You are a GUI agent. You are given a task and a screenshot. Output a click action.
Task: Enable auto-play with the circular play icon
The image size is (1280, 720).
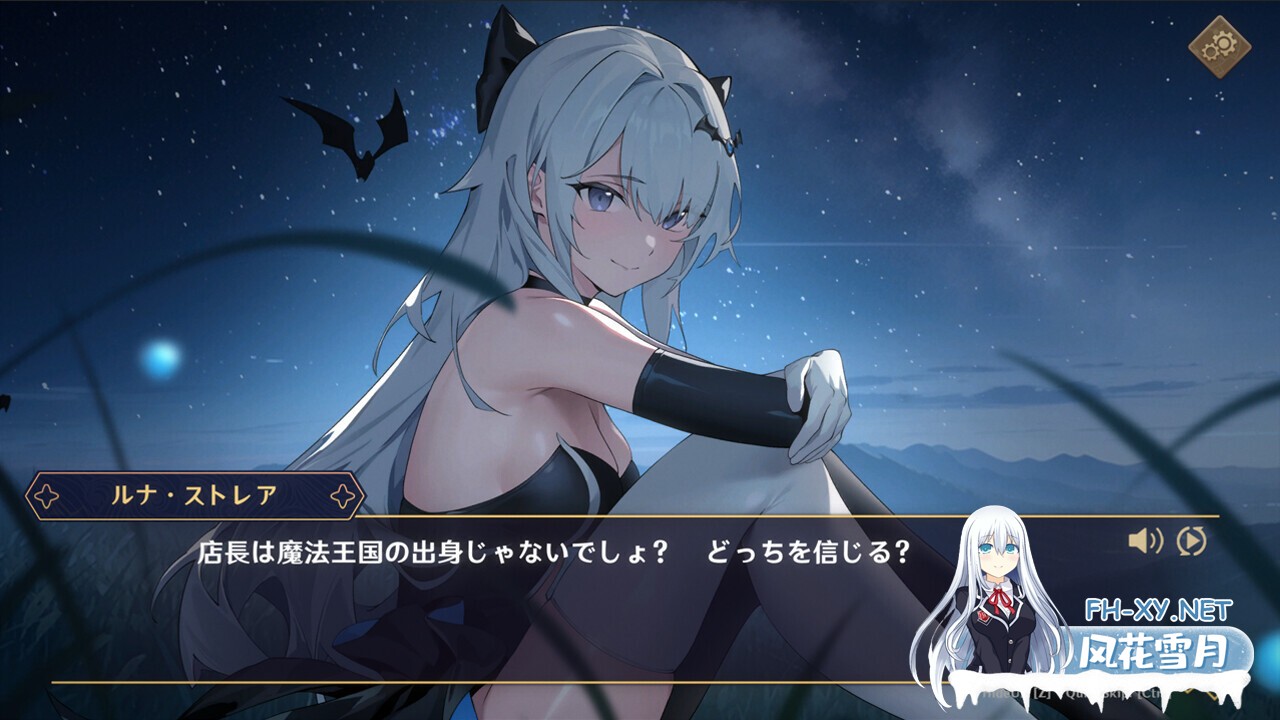click(1192, 539)
